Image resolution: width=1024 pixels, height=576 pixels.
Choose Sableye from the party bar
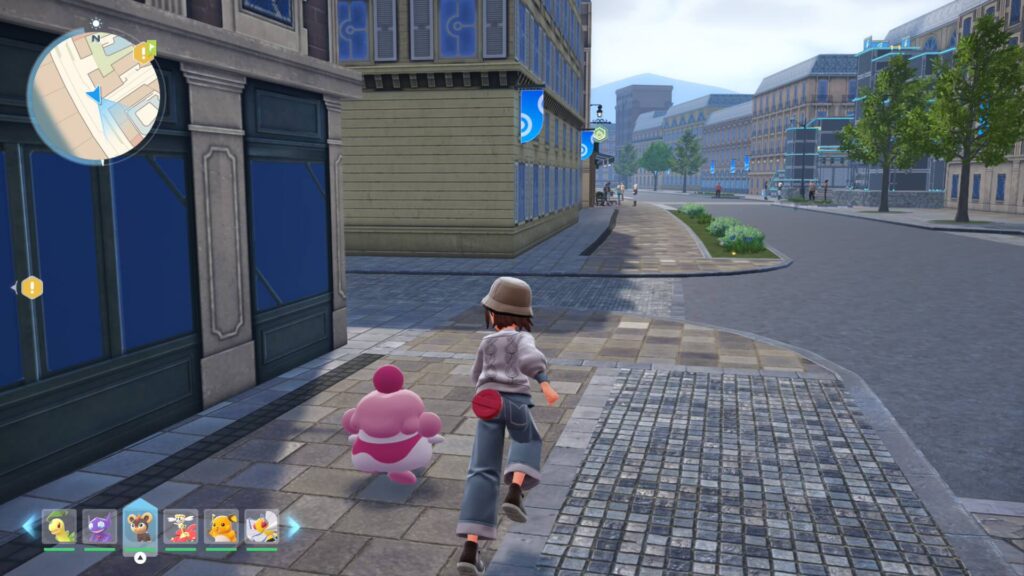(99, 527)
